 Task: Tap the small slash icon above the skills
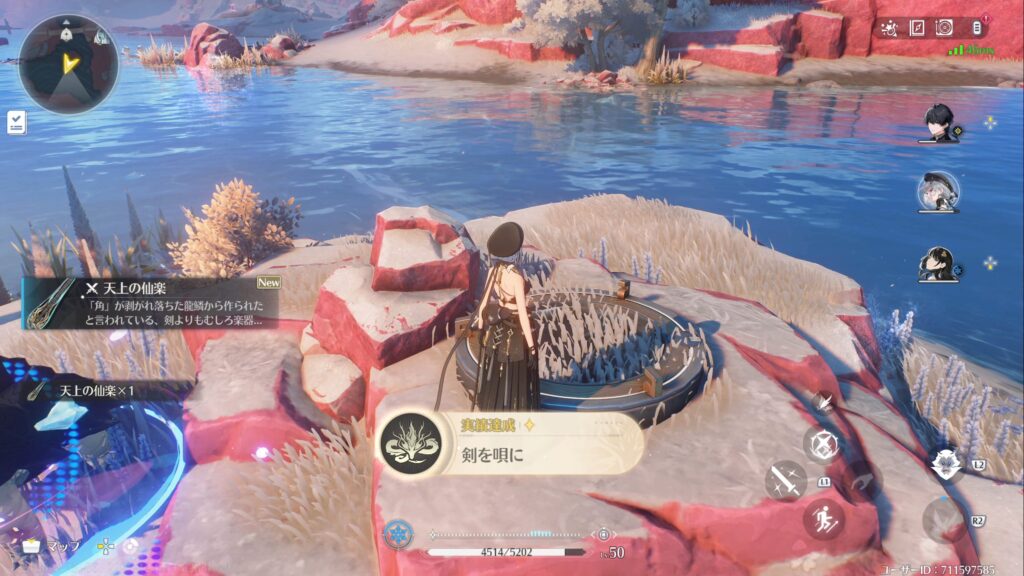[x=823, y=402]
